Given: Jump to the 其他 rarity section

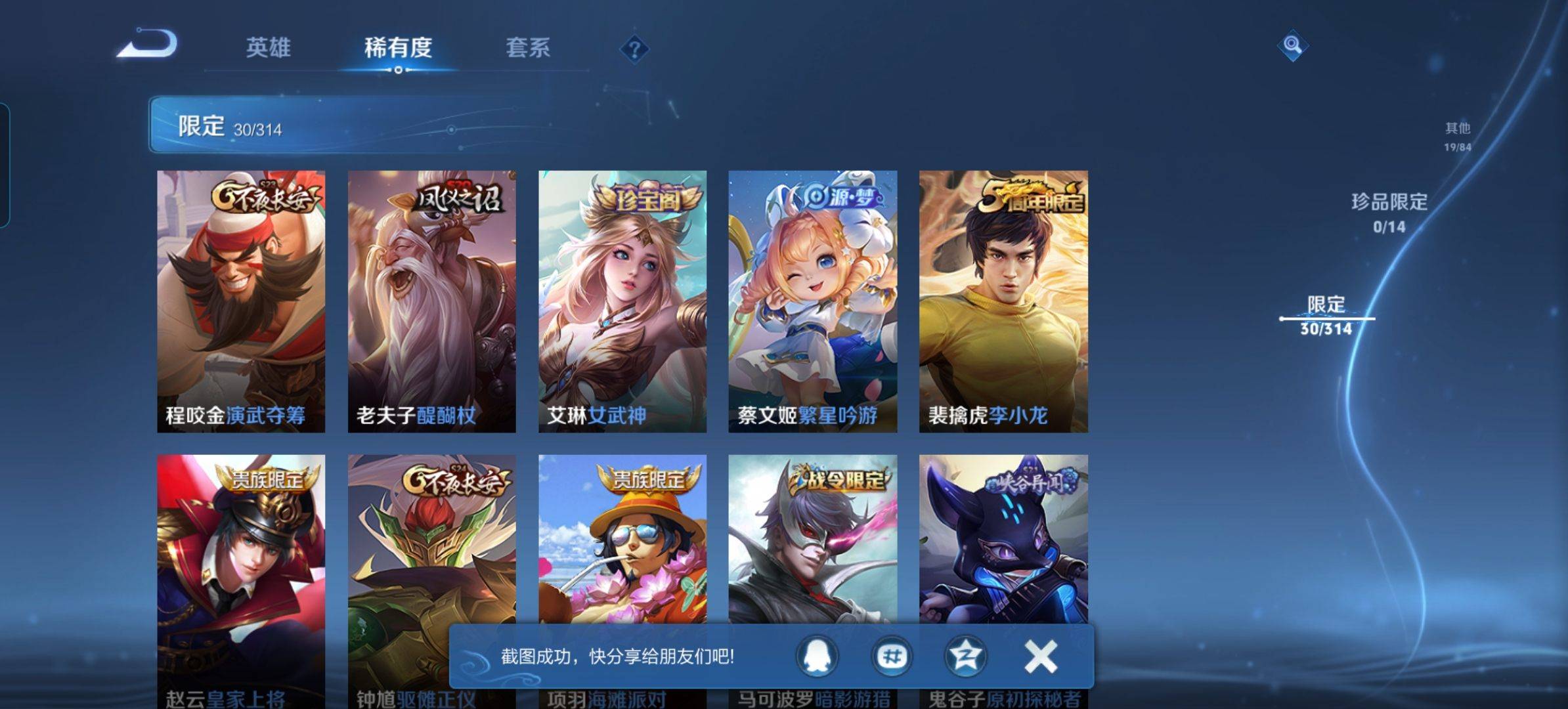Looking at the screenshot, I should pos(1457,136).
